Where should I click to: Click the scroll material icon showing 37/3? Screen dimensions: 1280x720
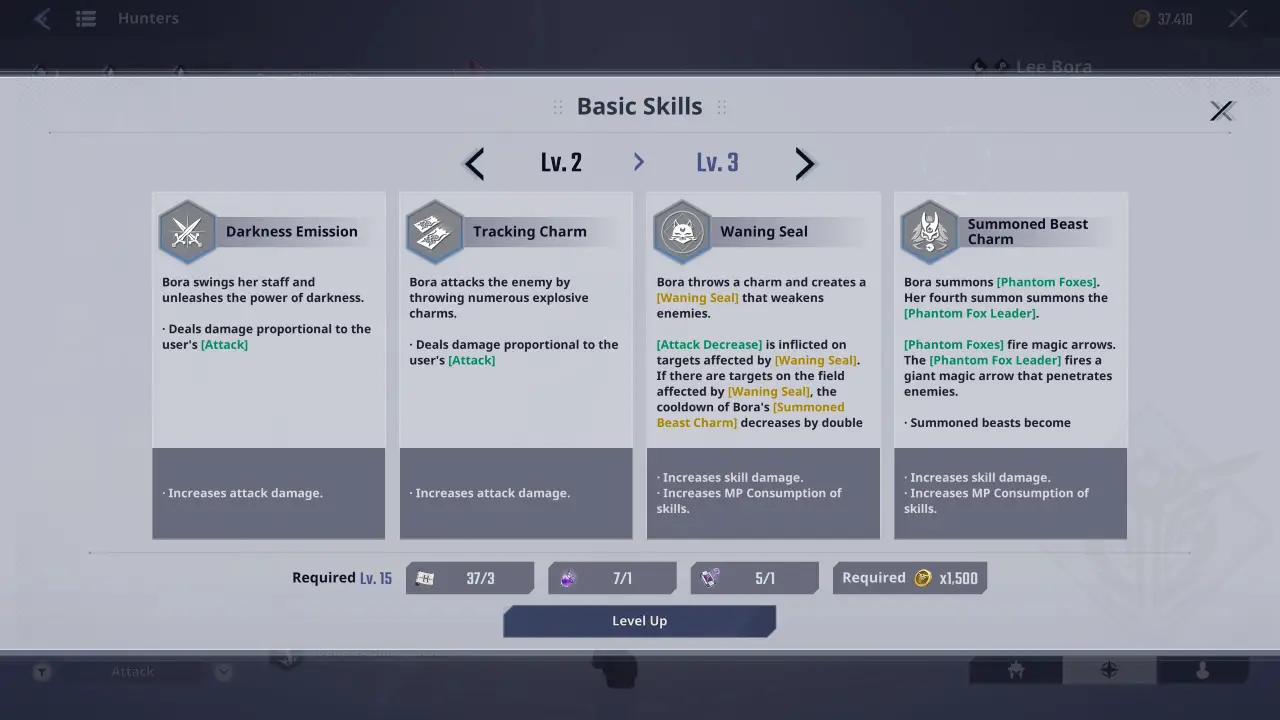coord(424,577)
